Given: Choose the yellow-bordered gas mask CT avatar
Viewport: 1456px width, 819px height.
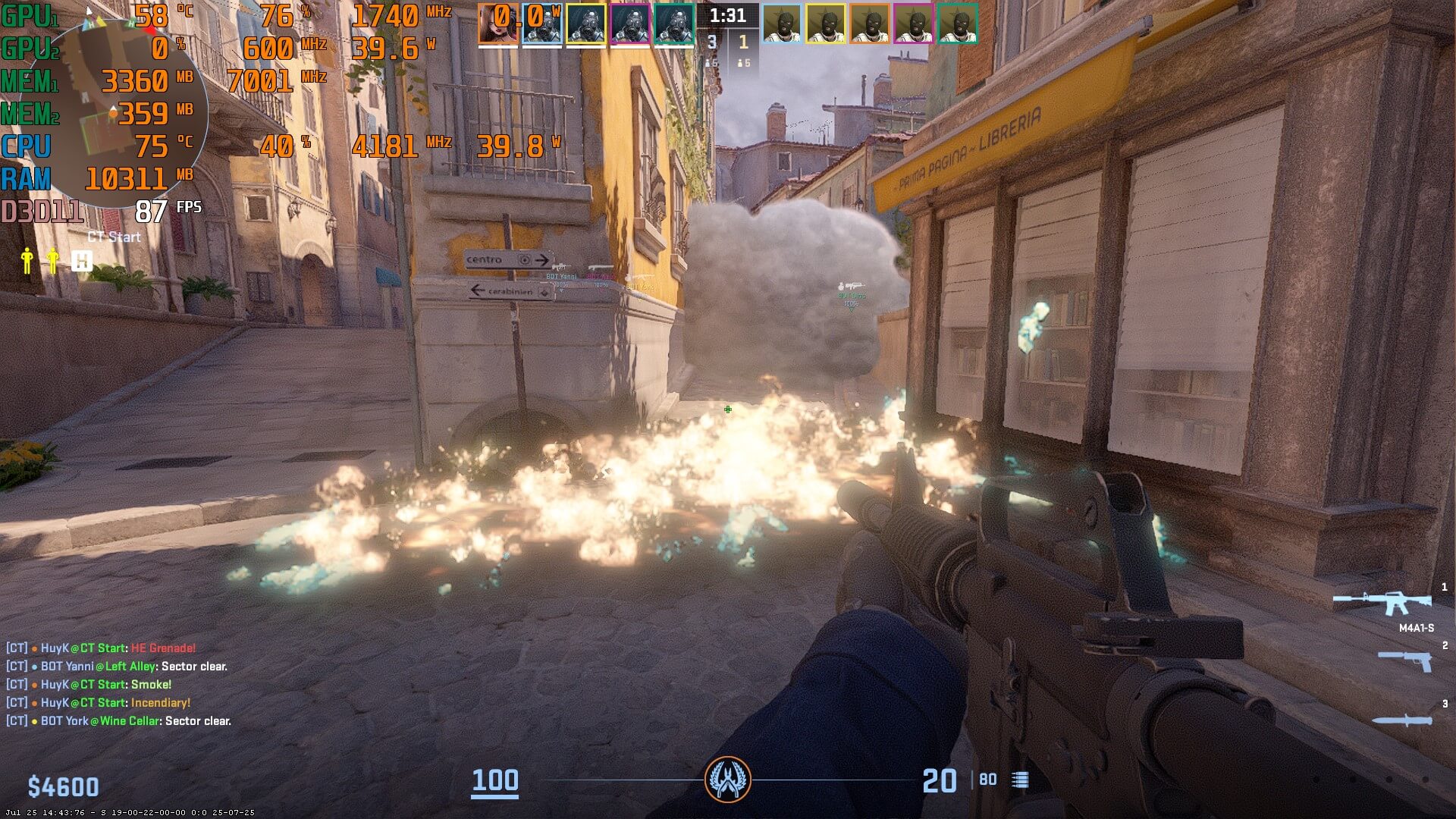Looking at the screenshot, I should coord(585,23).
